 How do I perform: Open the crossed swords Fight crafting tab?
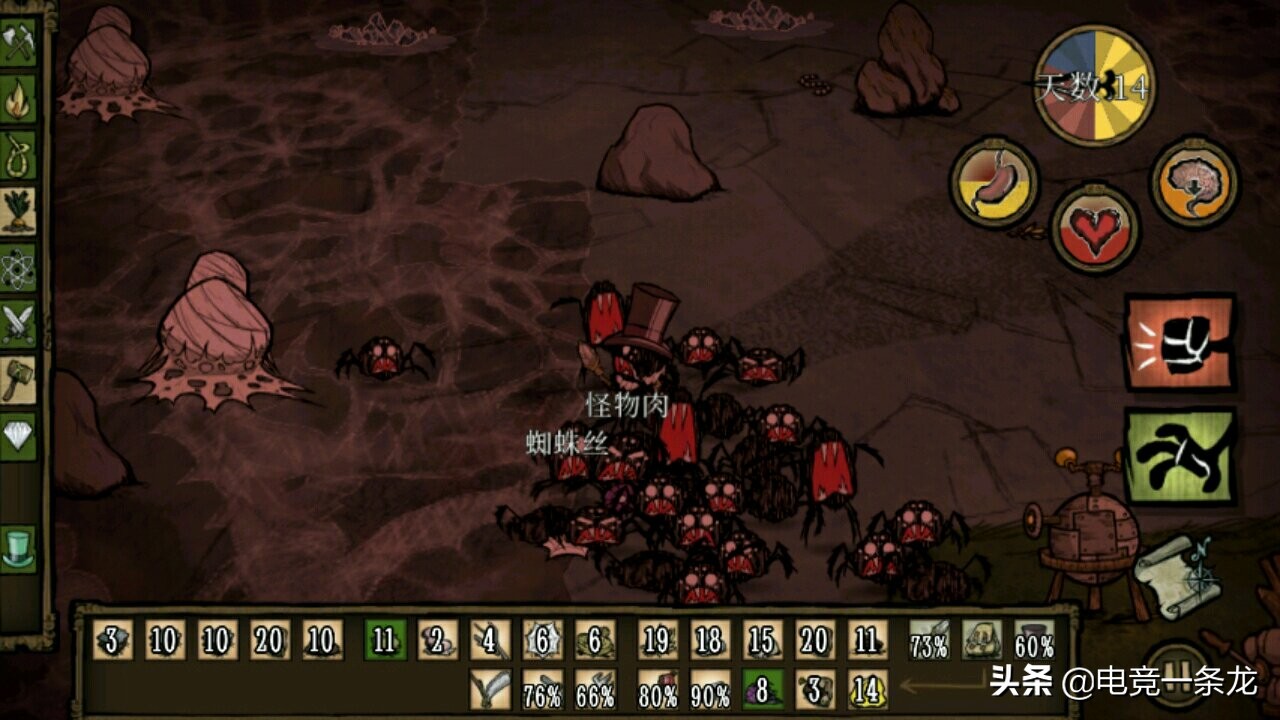click(x=18, y=323)
